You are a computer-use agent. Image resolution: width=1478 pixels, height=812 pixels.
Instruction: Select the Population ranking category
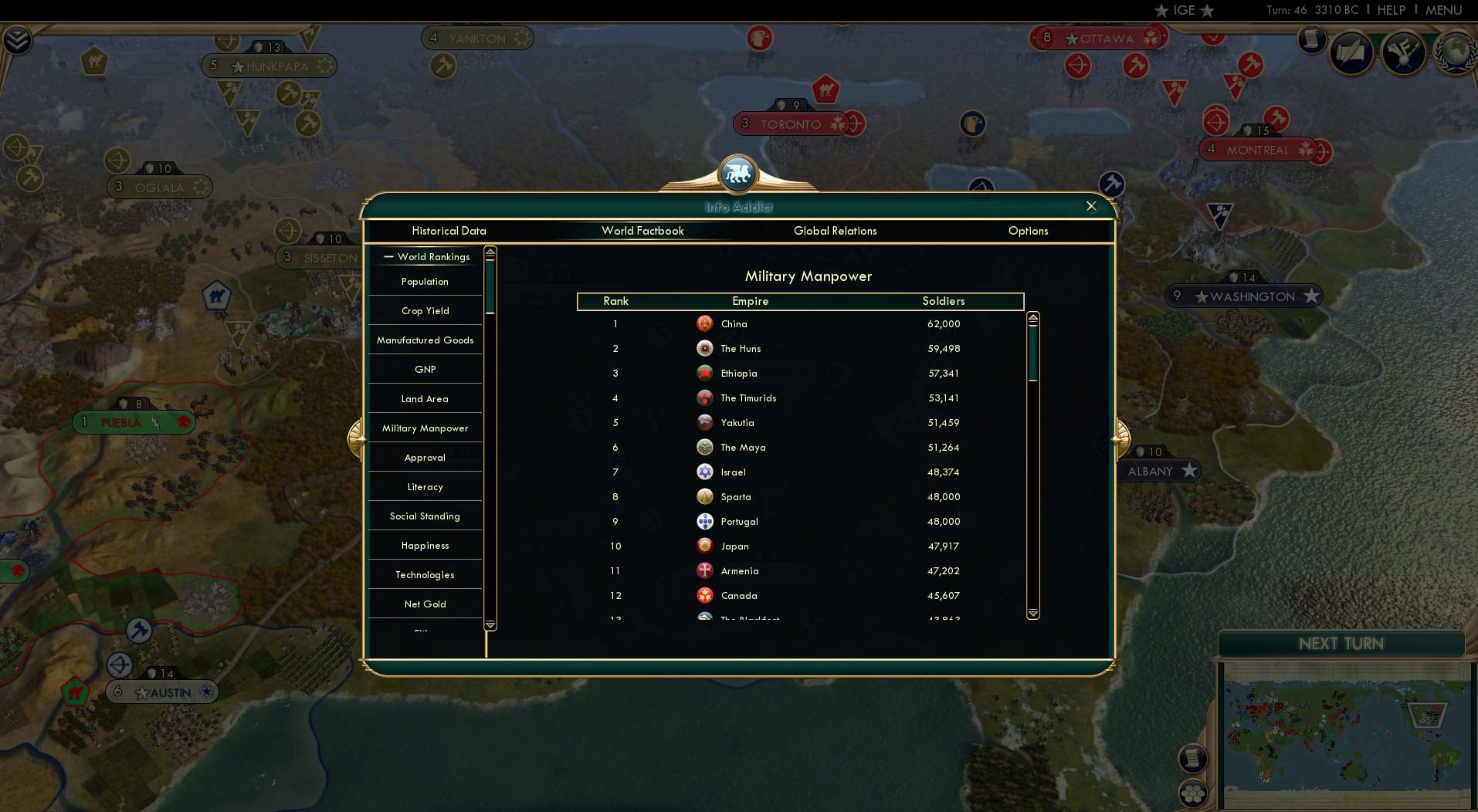[x=425, y=281]
